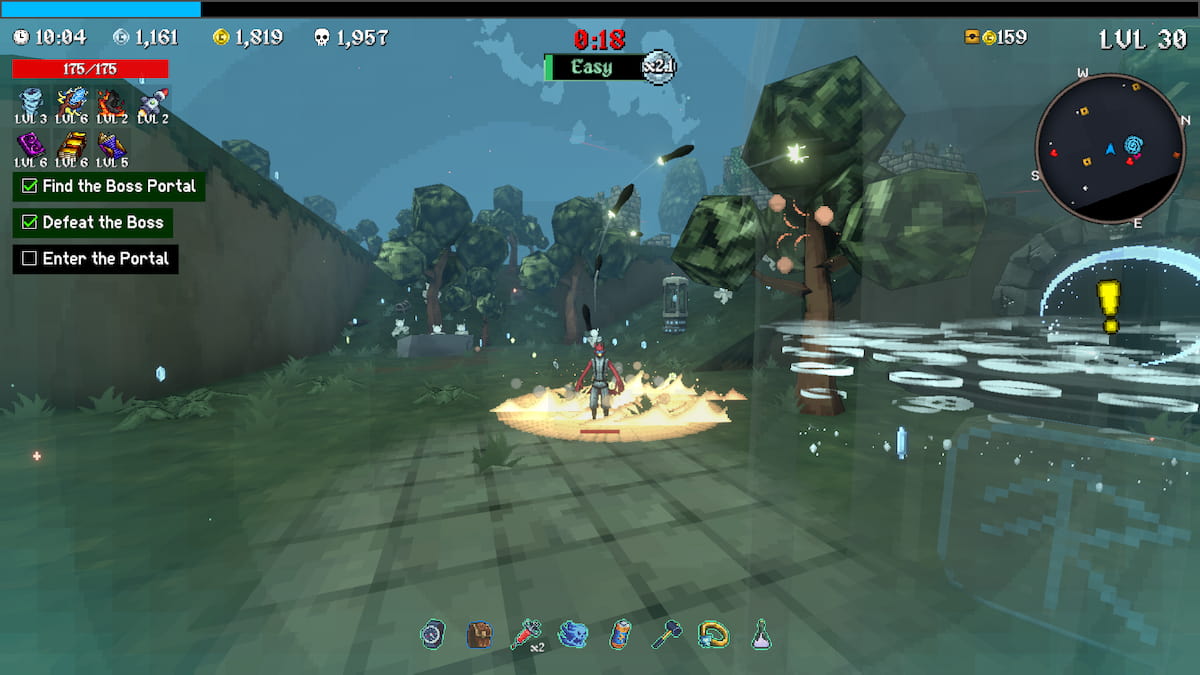Select the blue energy drink can icon

pos(620,634)
